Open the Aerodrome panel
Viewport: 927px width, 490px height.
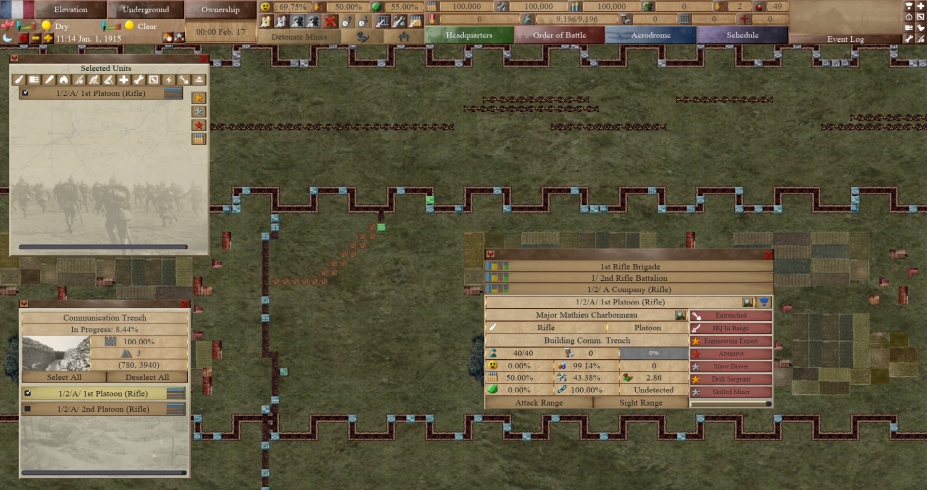pos(650,35)
